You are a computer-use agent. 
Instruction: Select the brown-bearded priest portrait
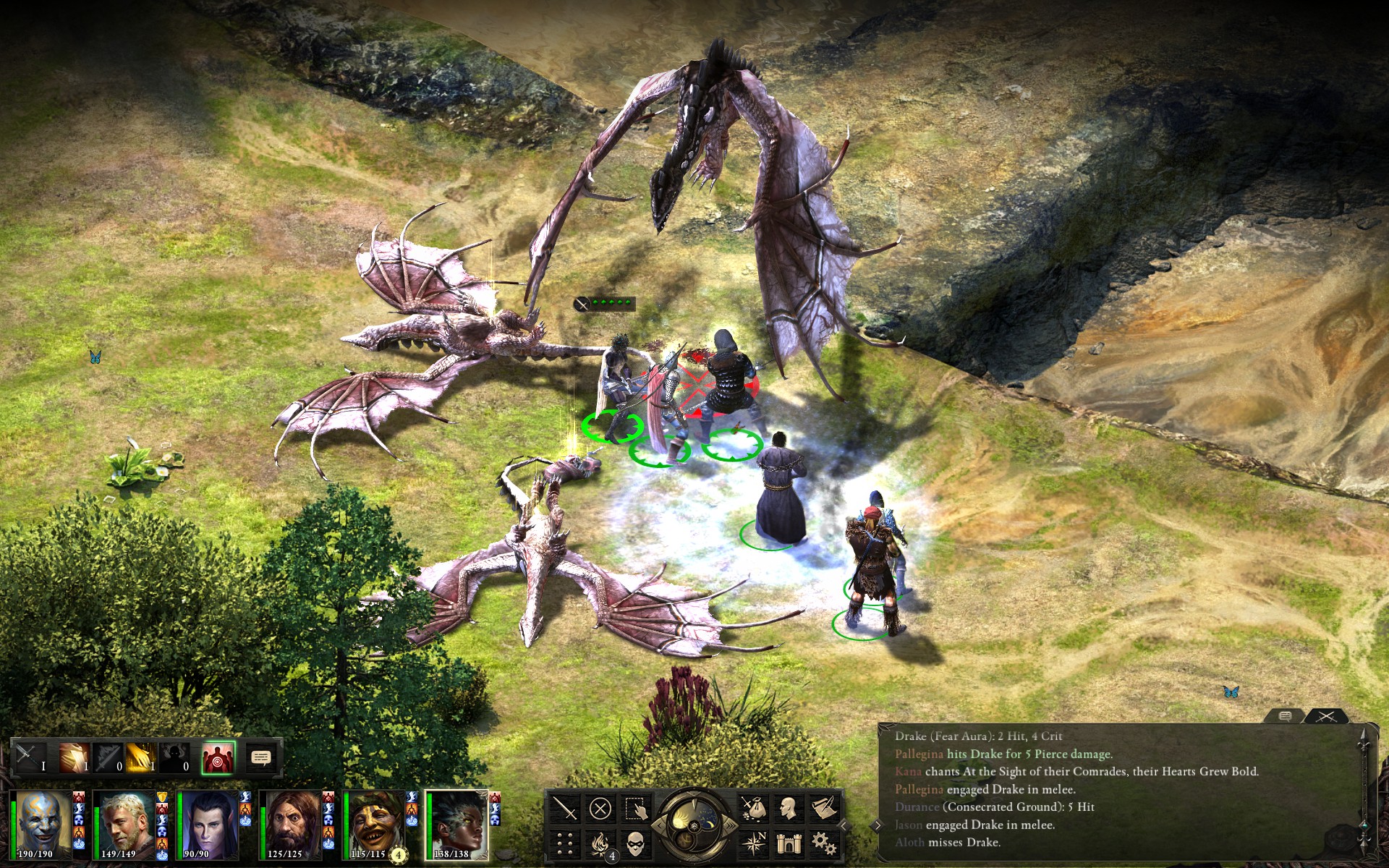[291, 825]
